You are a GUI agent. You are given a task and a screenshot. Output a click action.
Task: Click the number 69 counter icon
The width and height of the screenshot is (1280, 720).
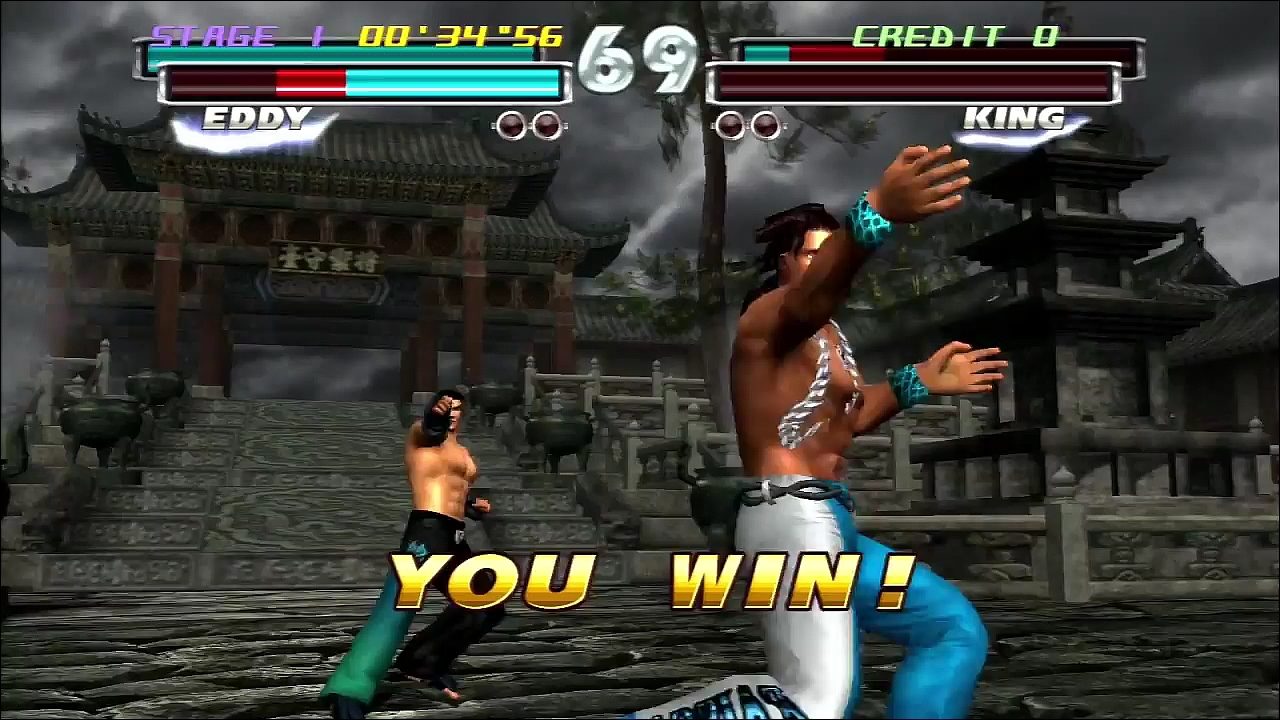click(x=640, y=55)
